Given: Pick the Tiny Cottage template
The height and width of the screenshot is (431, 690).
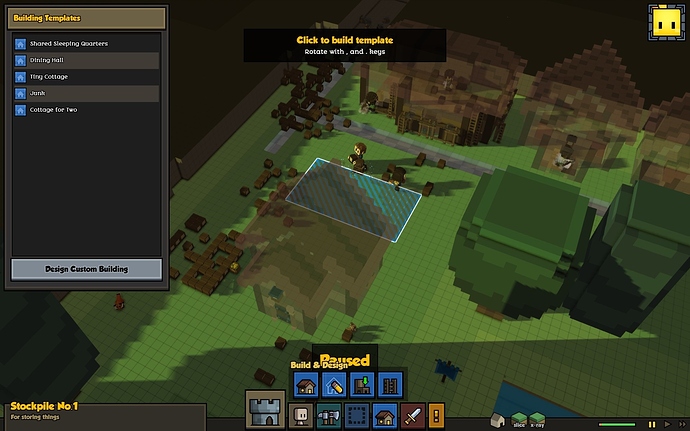Looking at the screenshot, I should click(85, 76).
